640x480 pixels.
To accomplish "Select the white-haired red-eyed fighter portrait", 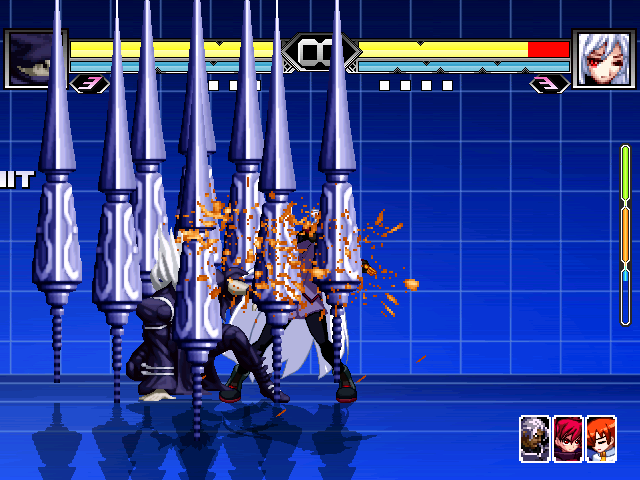I will pos(604,59).
